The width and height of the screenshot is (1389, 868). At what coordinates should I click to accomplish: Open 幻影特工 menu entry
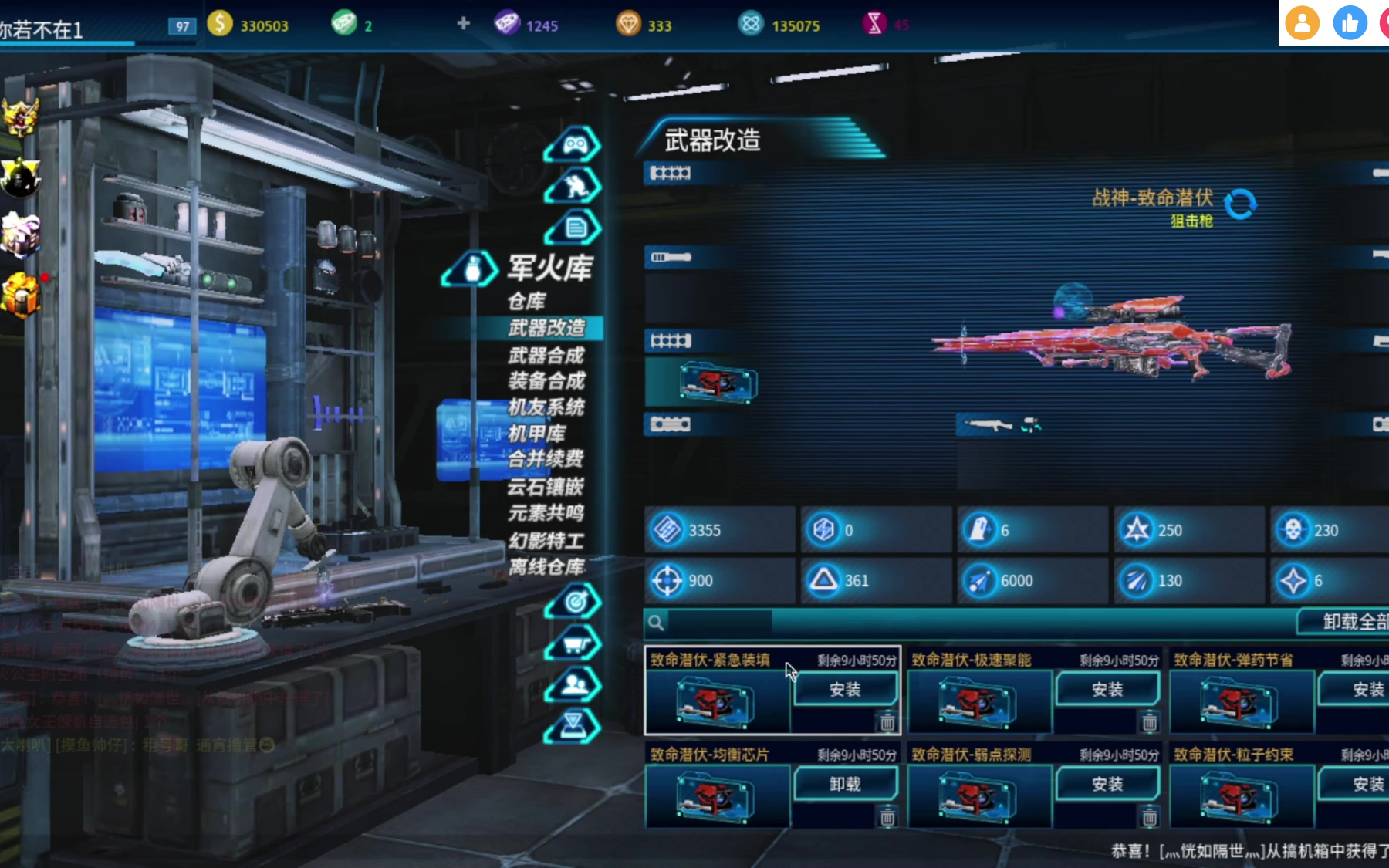point(546,540)
